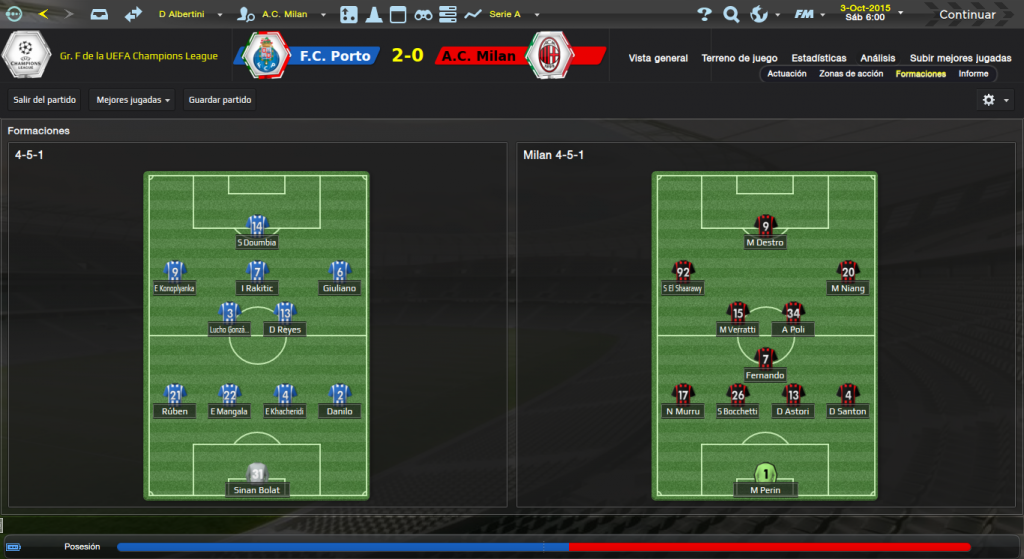Image resolution: width=1024 pixels, height=559 pixels.
Task: Open the magnifier search icon
Action: pos(731,15)
